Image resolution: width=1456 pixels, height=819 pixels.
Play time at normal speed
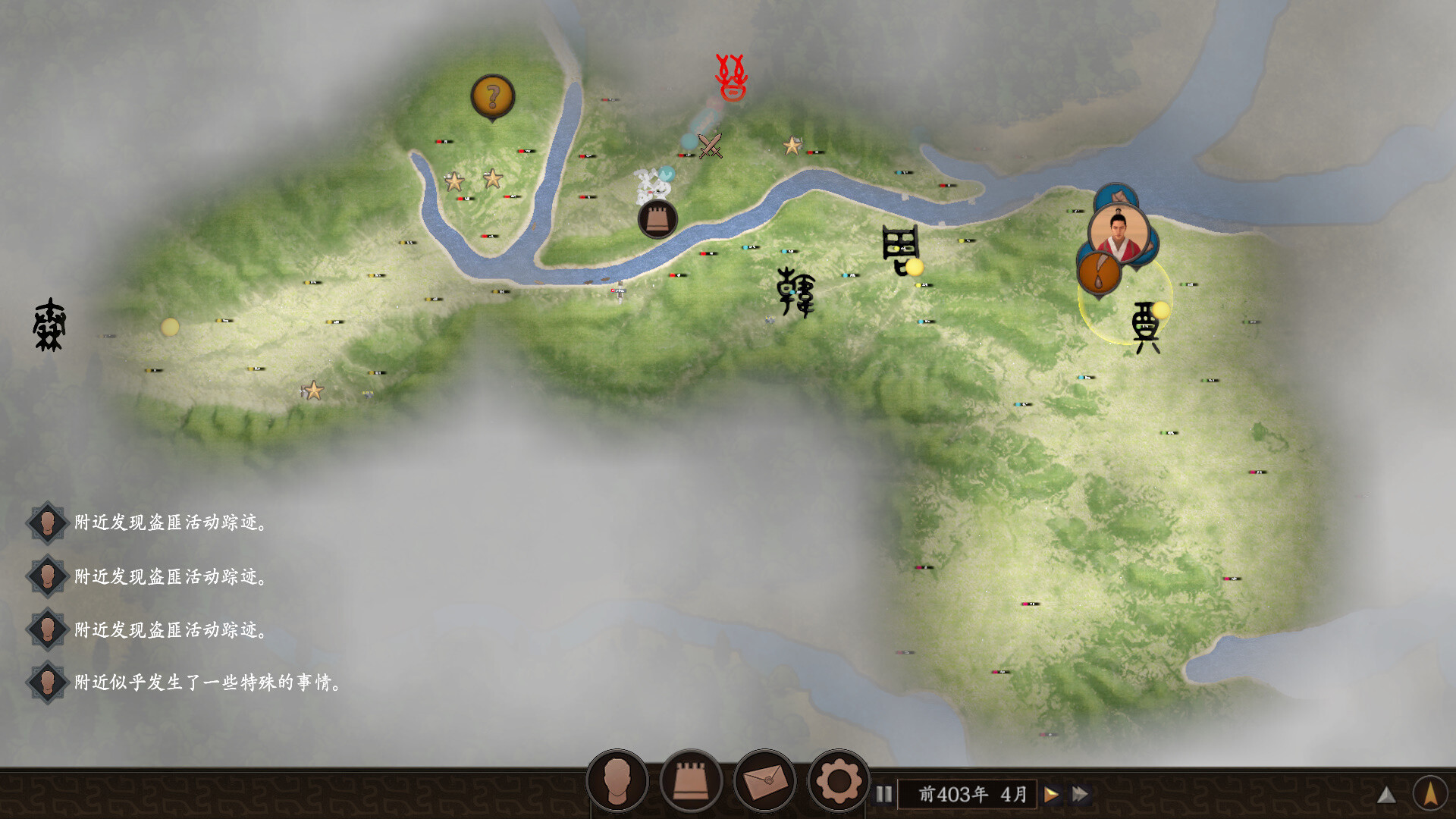tap(1052, 794)
